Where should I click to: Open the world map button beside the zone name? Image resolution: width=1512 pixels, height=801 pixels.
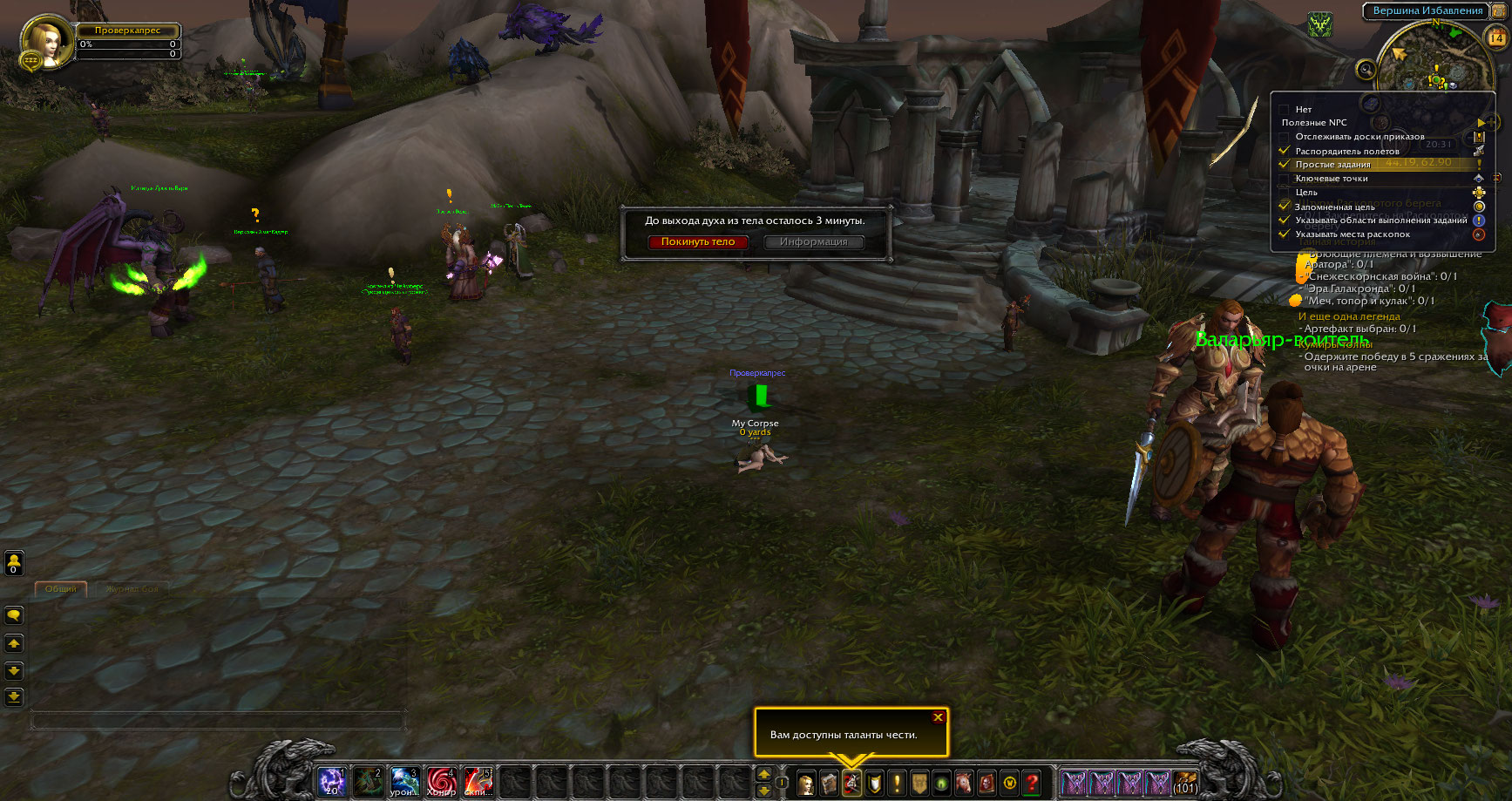1499,10
